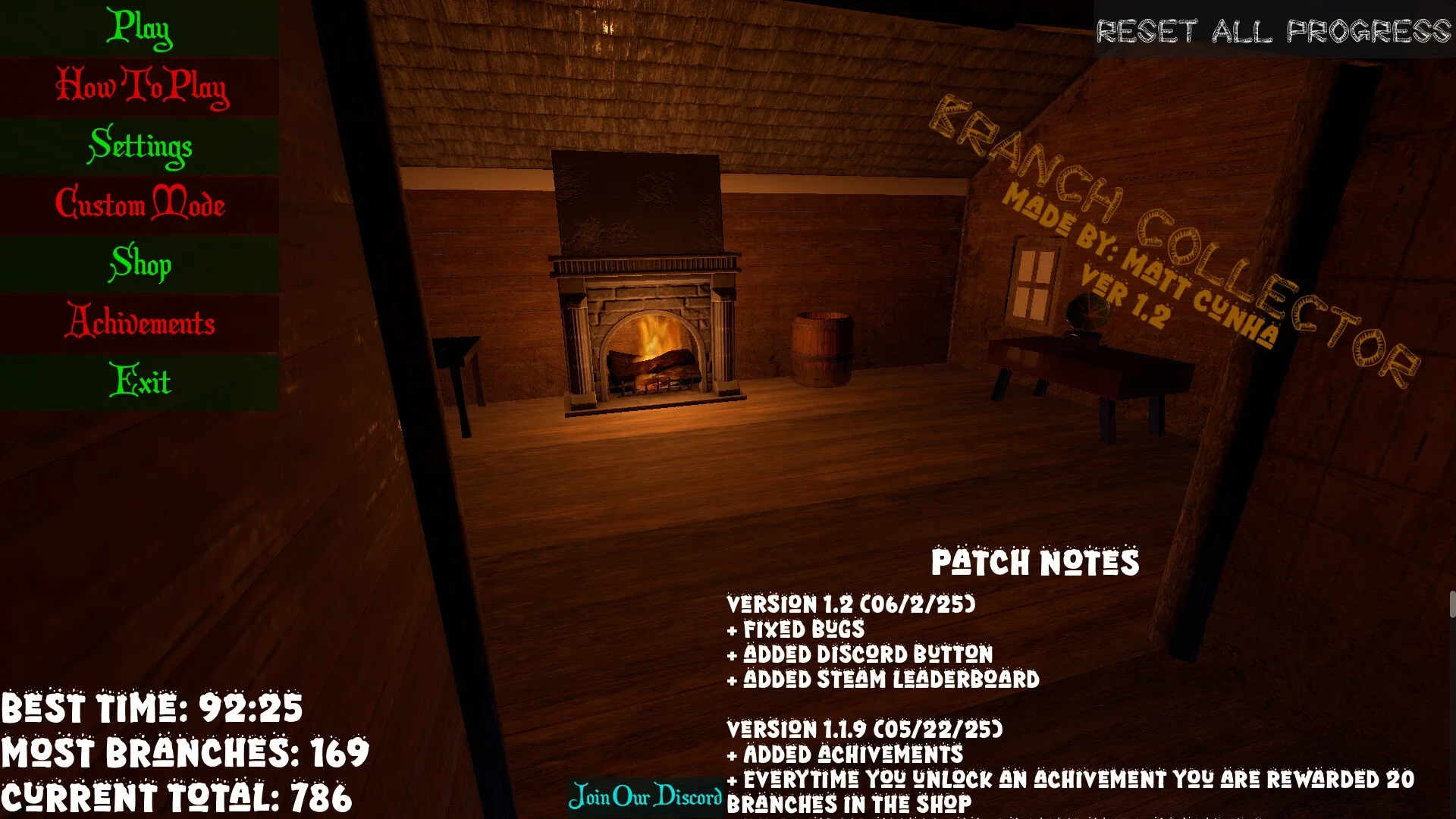Select Custom Mode from the menu
This screenshot has height=819, width=1456.
pos(140,206)
